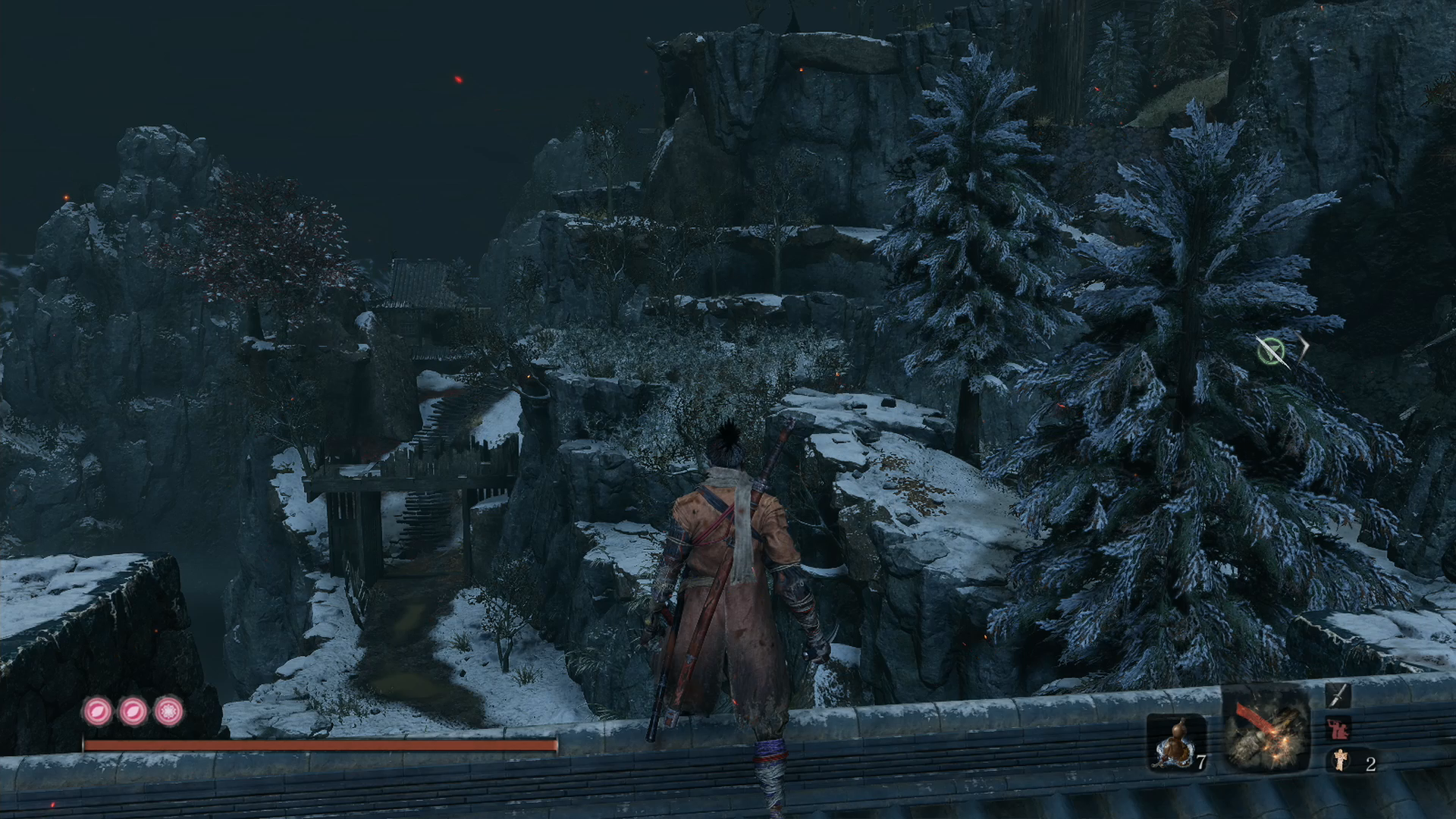1456x819 pixels.
Task: Target the green grapple point marker
Action: (1270, 350)
